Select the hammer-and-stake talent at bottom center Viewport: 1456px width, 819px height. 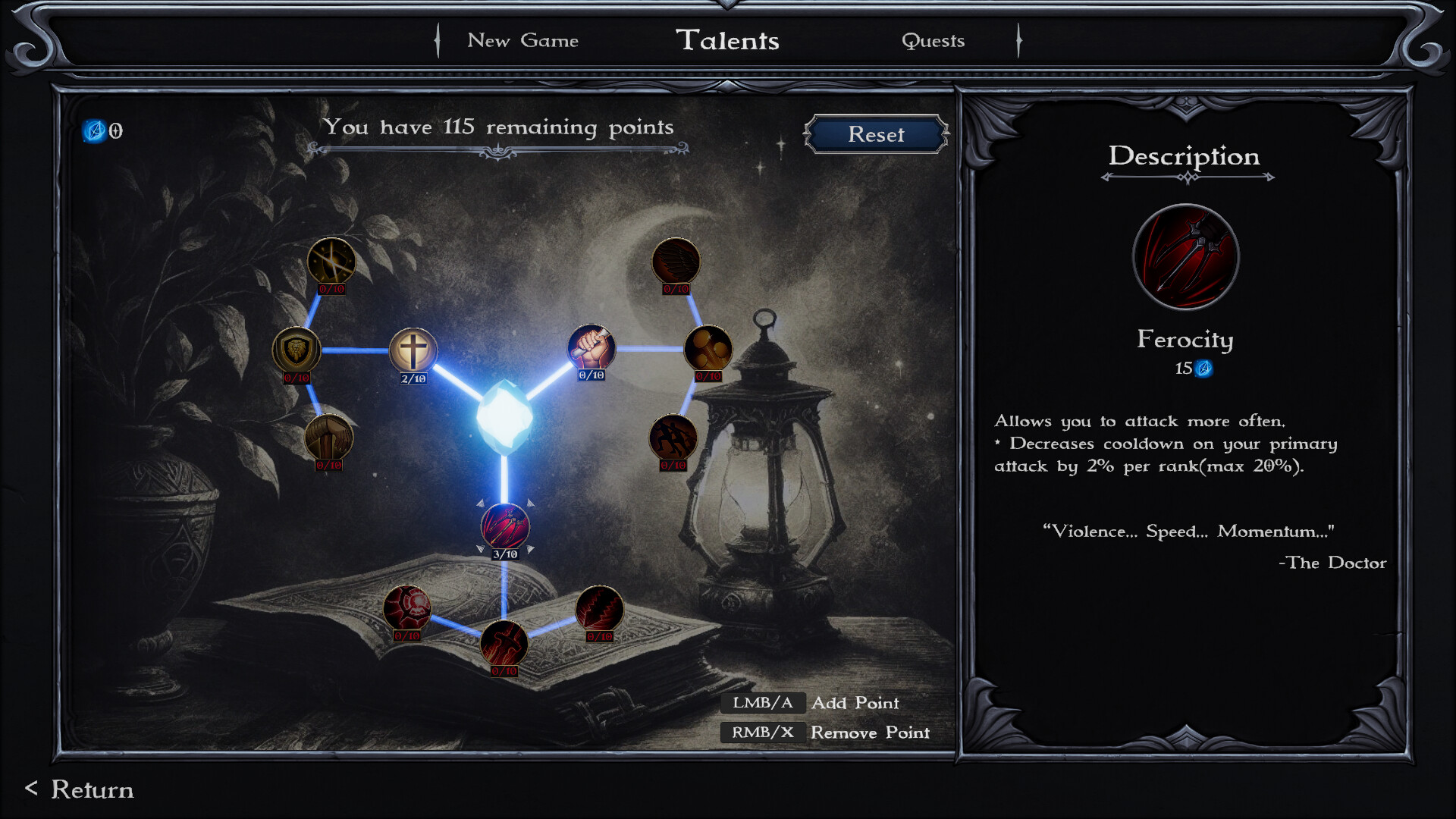click(504, 644)
